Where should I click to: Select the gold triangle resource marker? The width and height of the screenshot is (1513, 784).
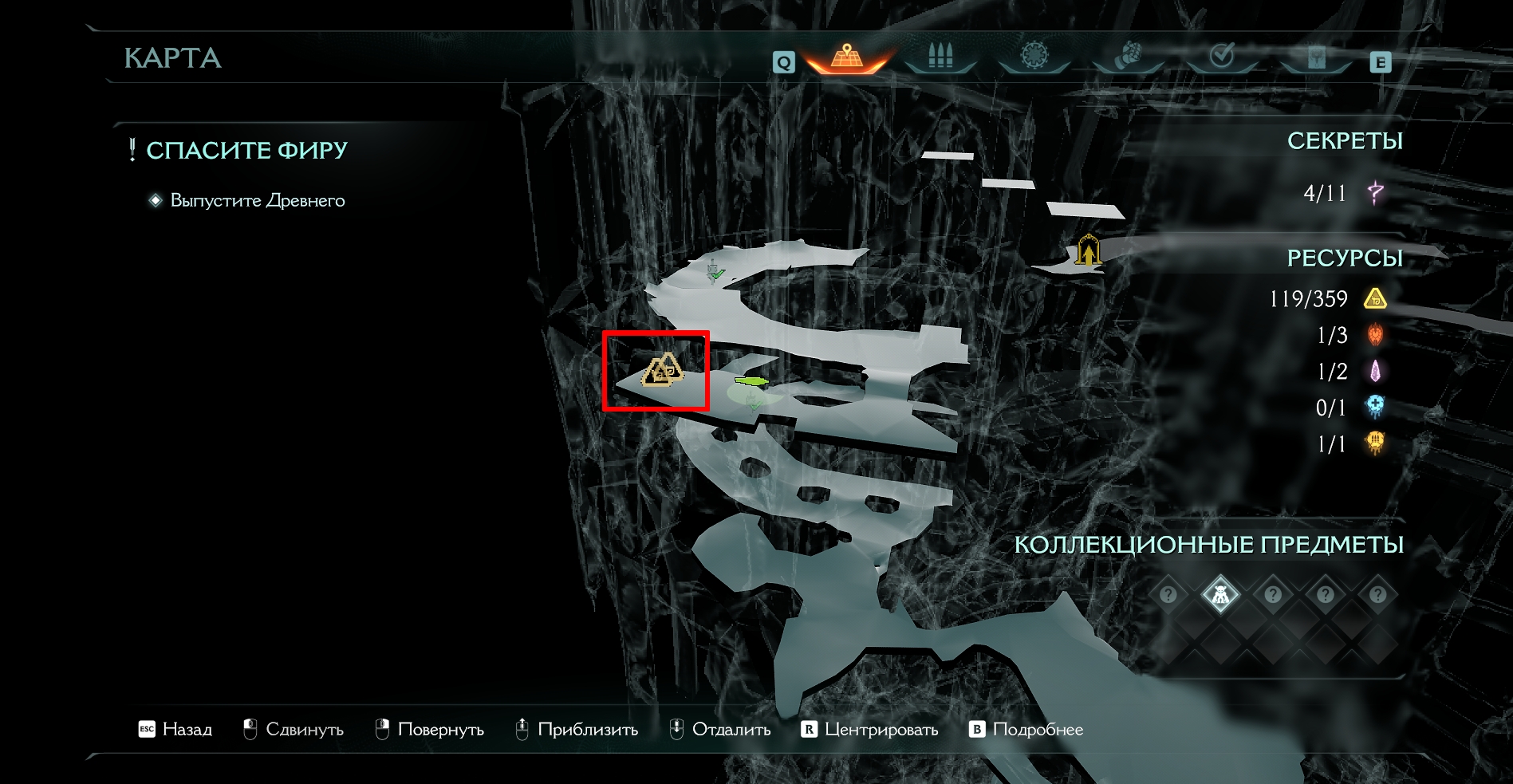662,370
